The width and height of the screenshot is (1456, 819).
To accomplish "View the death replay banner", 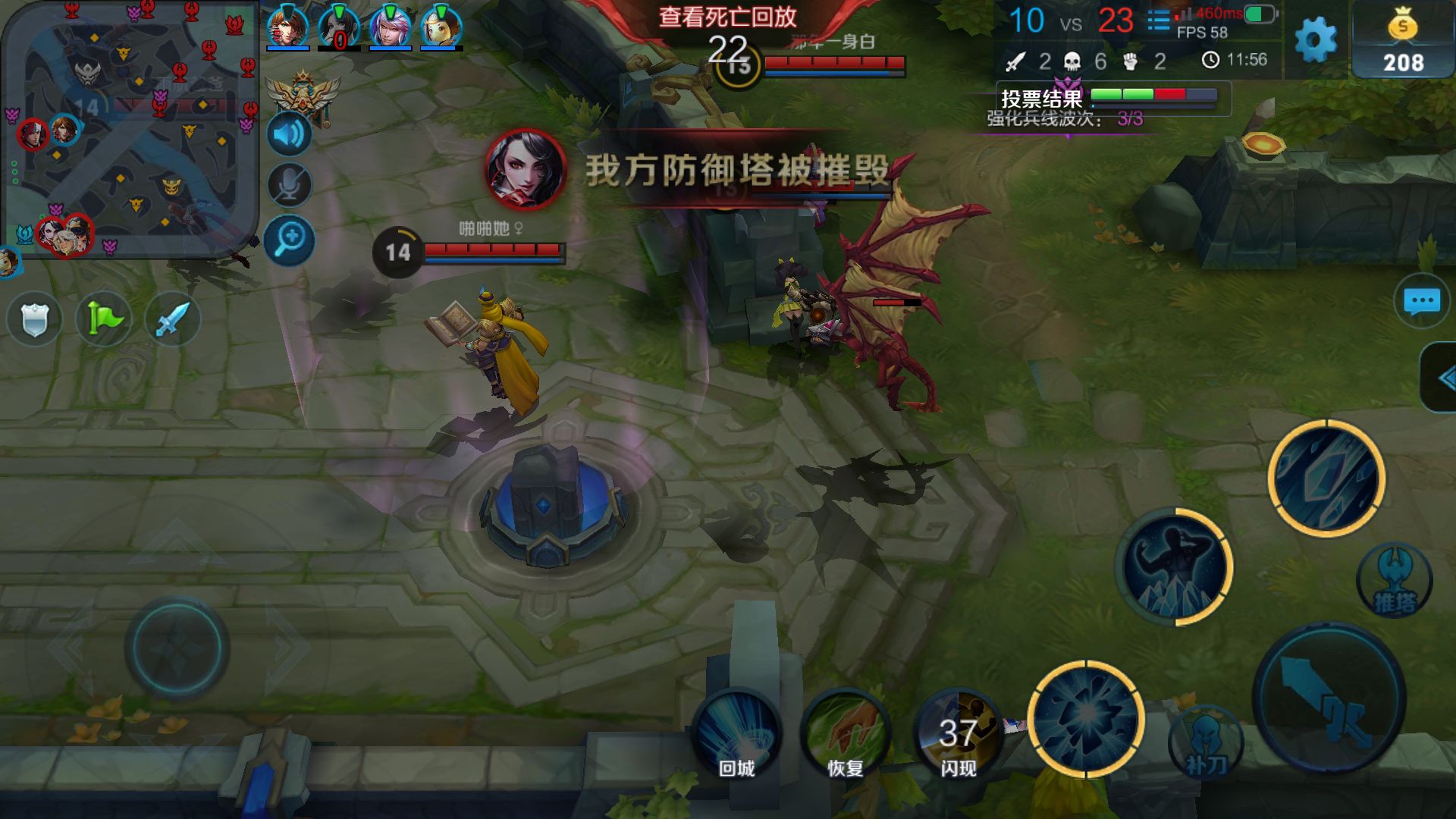I will tap(726, 17).
